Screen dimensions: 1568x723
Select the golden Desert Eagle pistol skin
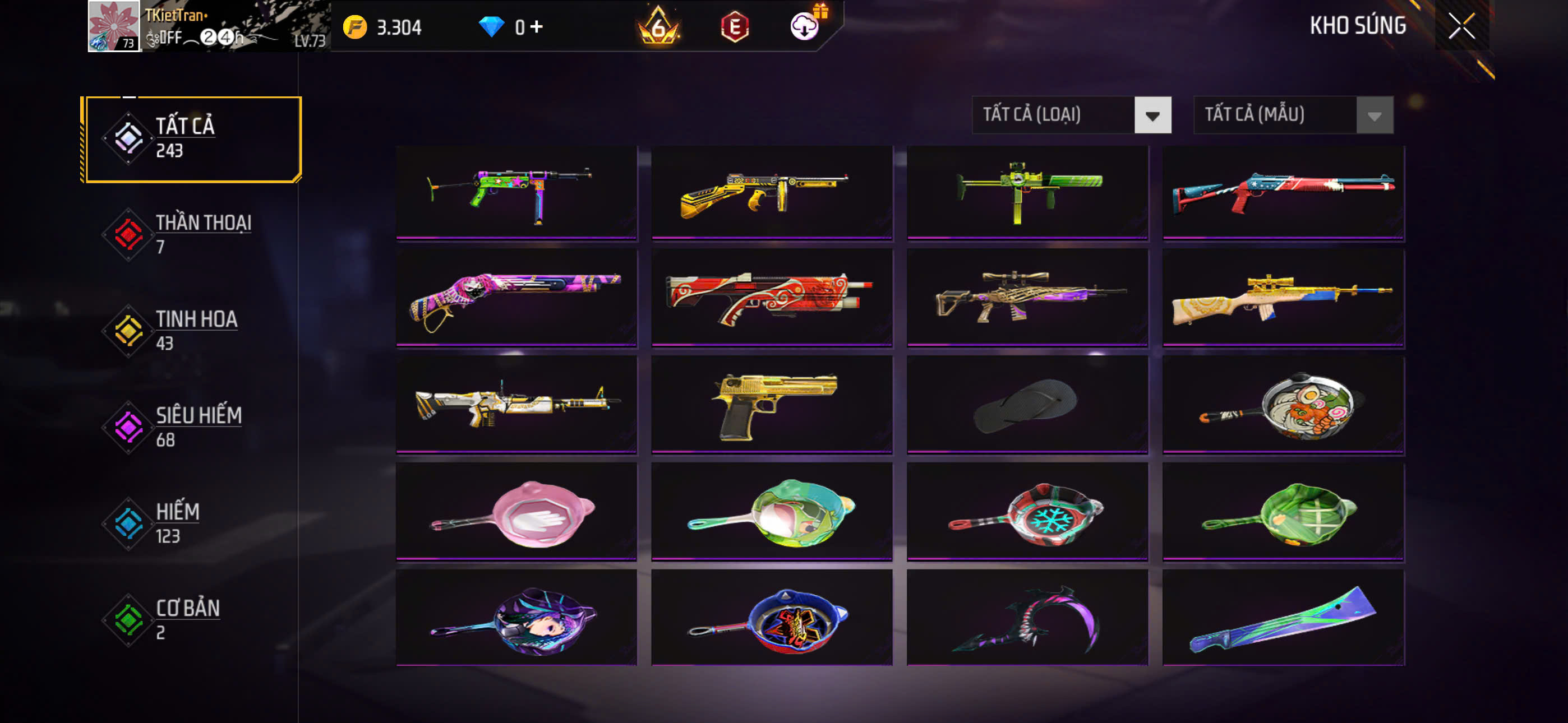point(771,404)
